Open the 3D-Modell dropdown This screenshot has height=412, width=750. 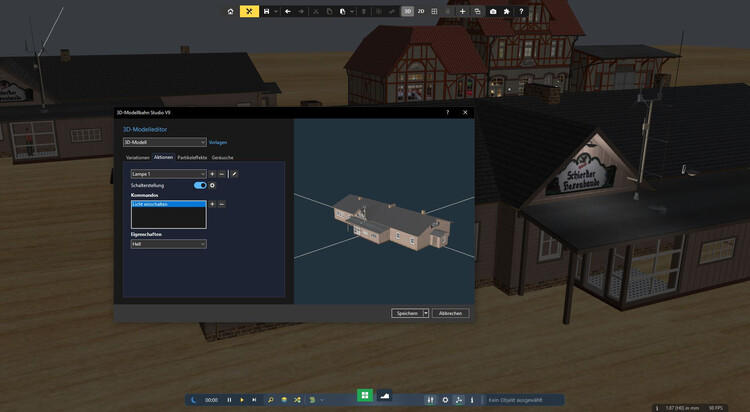click(x=164, y=142)
